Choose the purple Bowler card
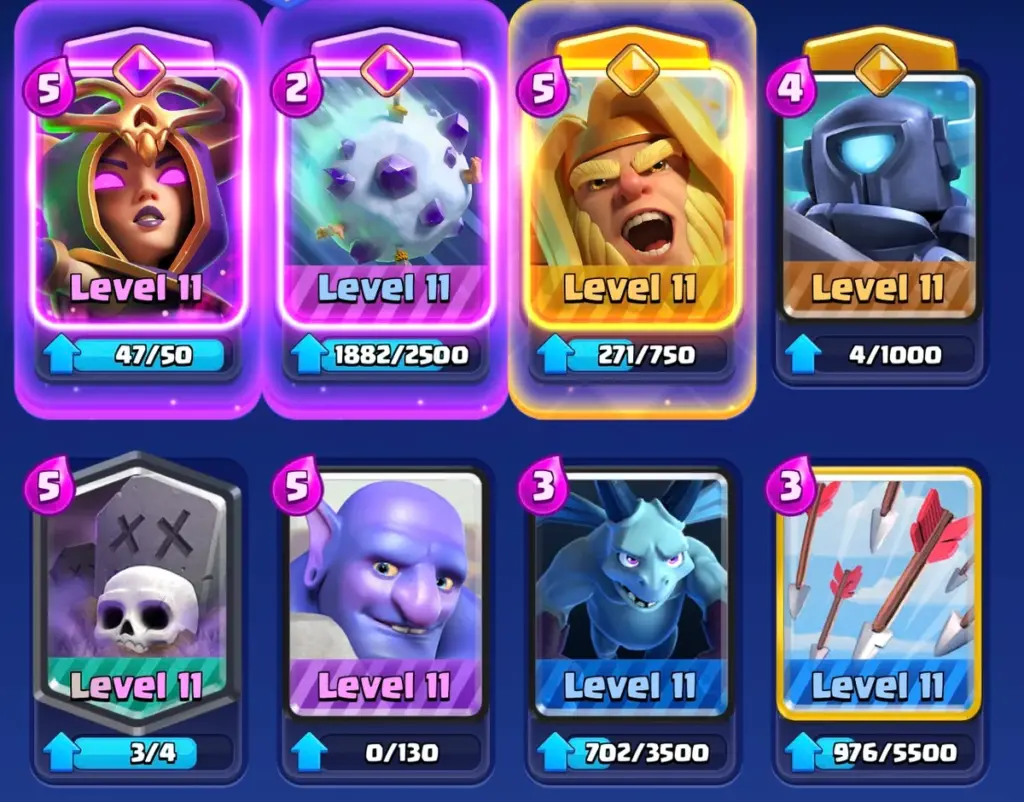 tap(385, 590)
